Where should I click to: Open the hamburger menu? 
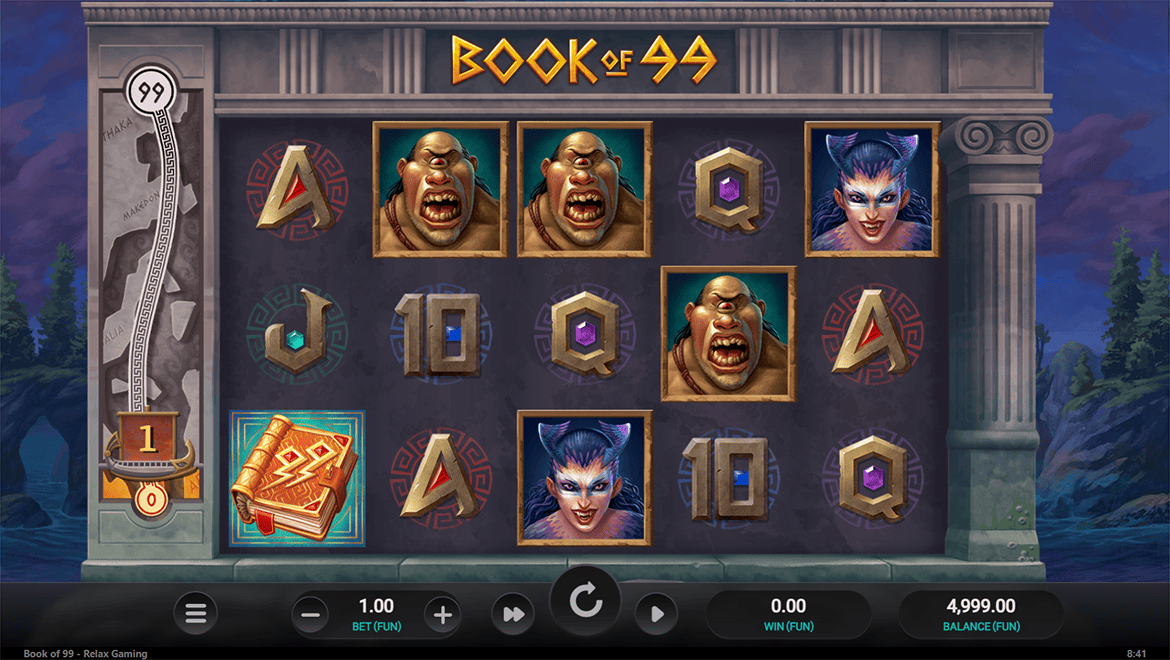(x=196, y=613)
